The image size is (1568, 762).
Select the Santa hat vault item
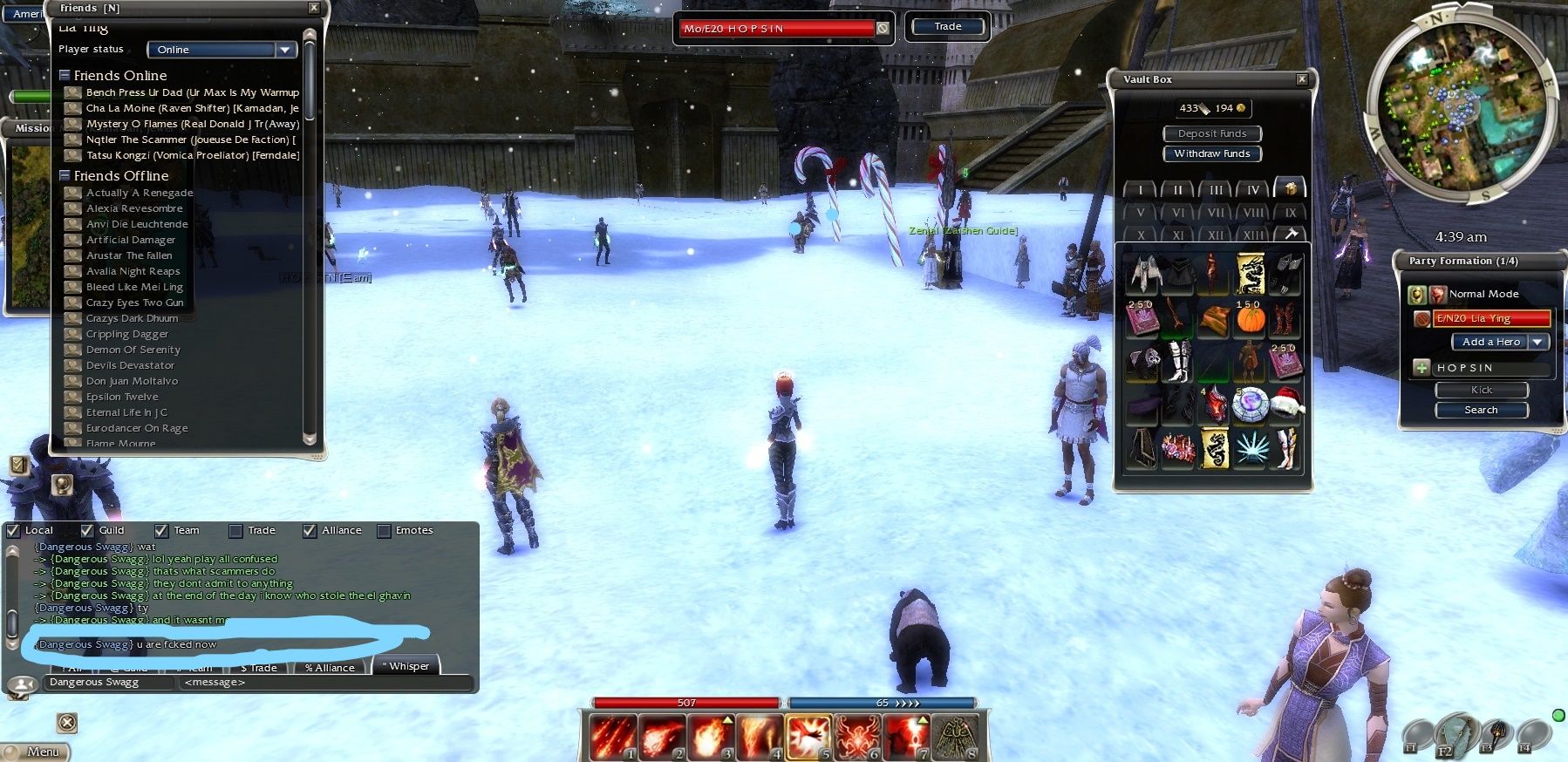1285,404
